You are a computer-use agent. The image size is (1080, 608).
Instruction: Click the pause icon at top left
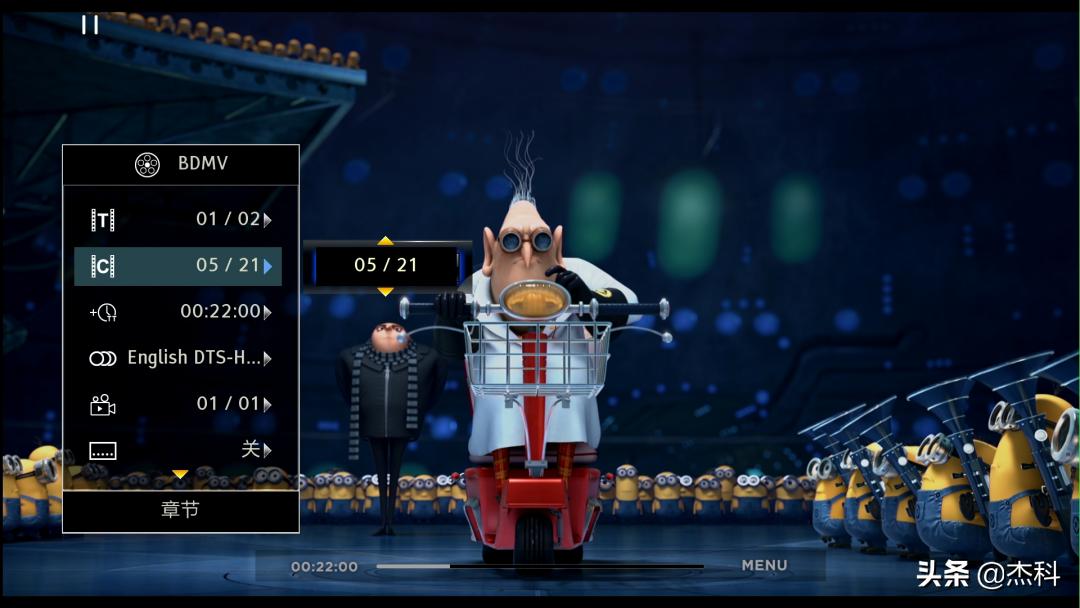coord(90,25)
